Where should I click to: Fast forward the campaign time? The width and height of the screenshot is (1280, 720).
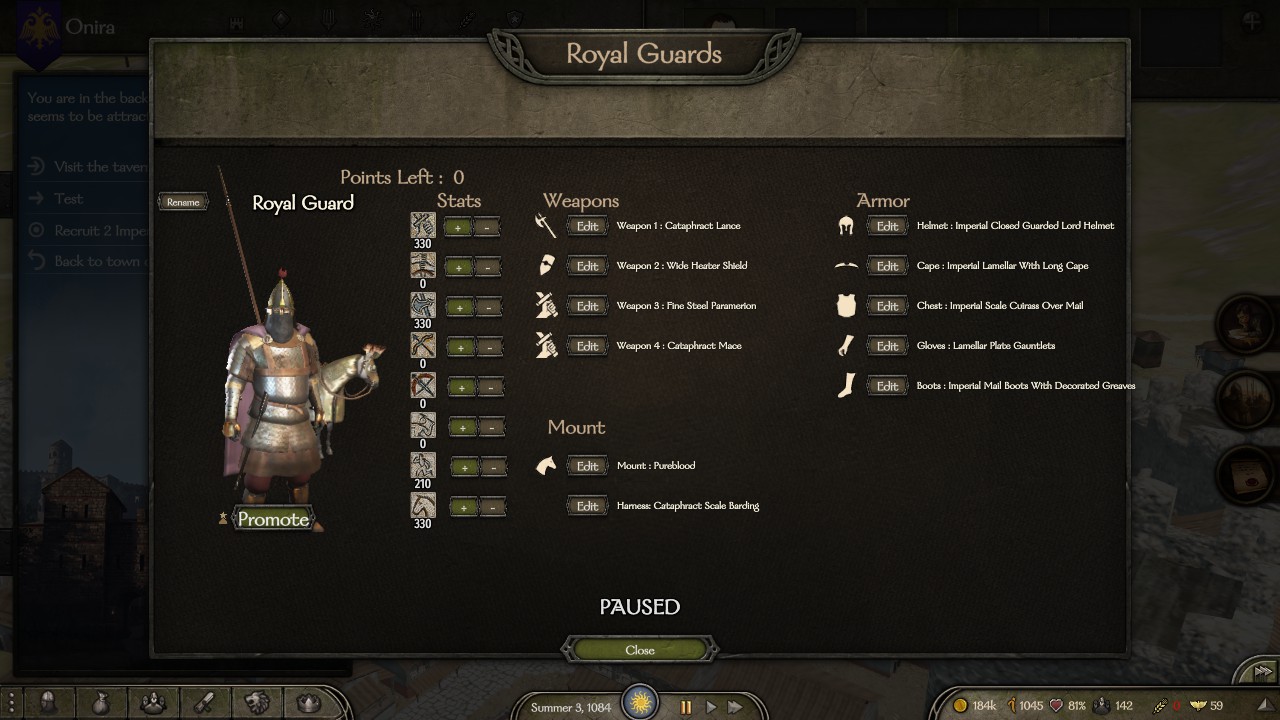[x=736, y=707]
